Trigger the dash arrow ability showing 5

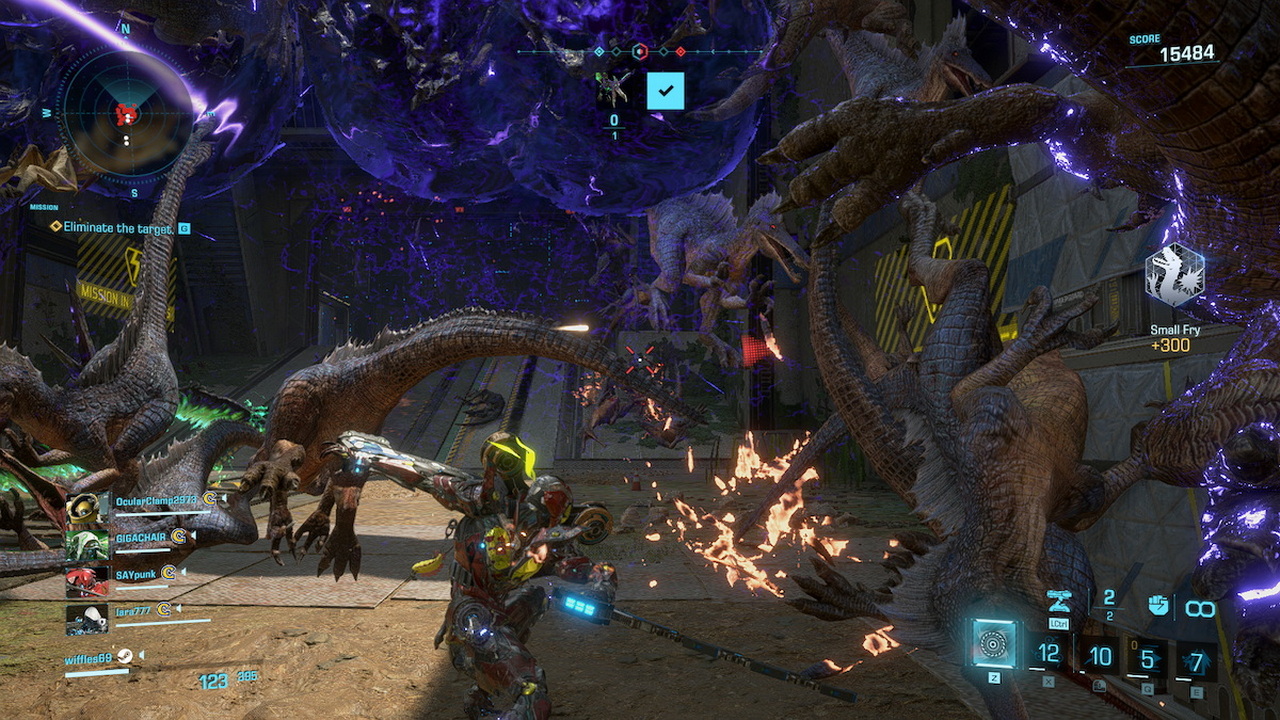click(x=1148, y=659)
